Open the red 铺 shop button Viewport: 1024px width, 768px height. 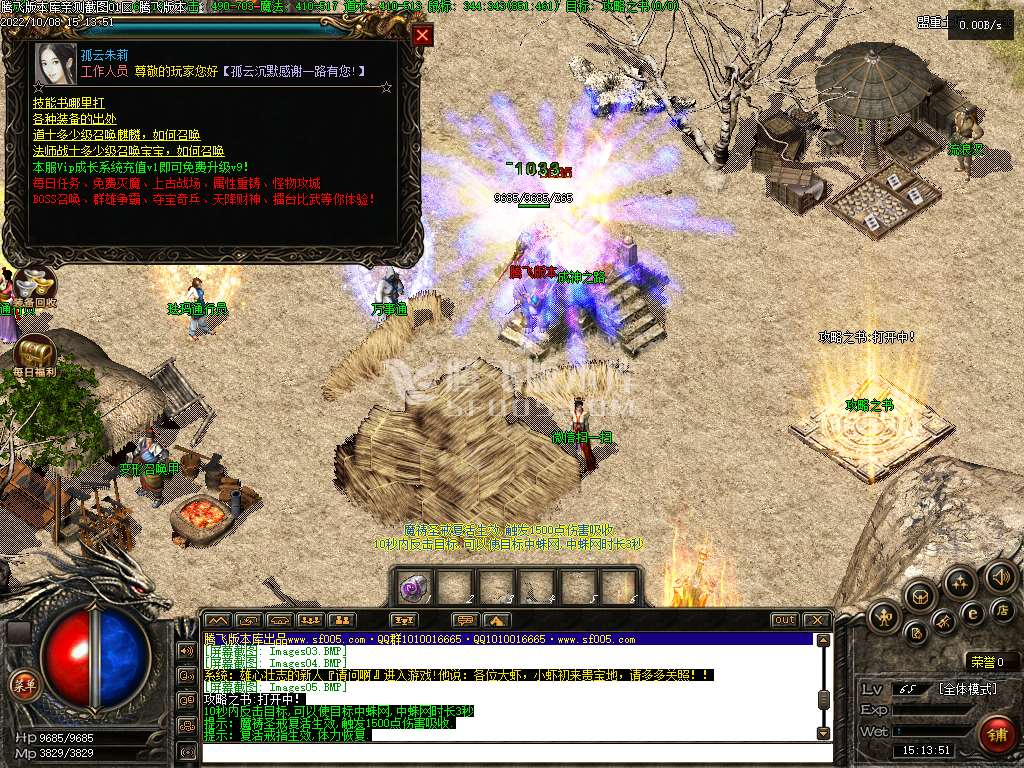pos(996,734)
